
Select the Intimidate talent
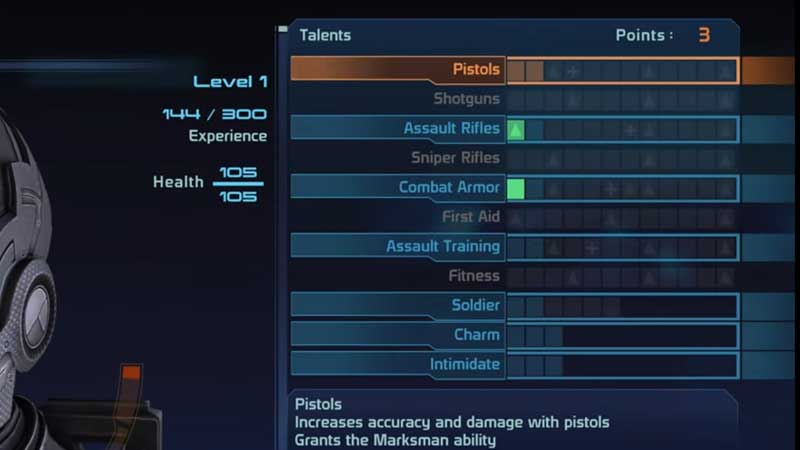(x=465, y=364)
